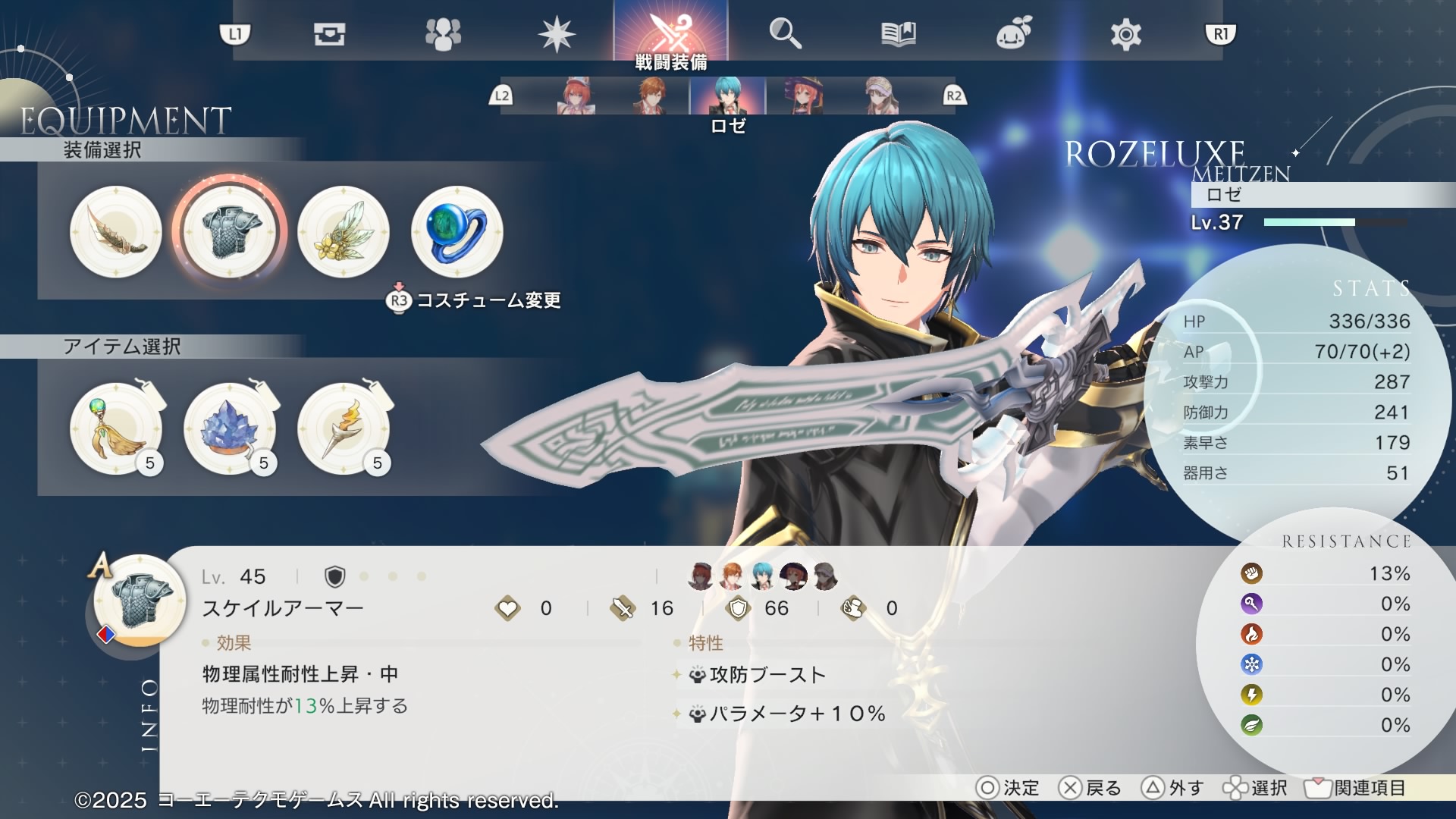The image size is (1456, 819).
Task: Choose the orange-haired boy character portrait
Action: coord(651,96)
